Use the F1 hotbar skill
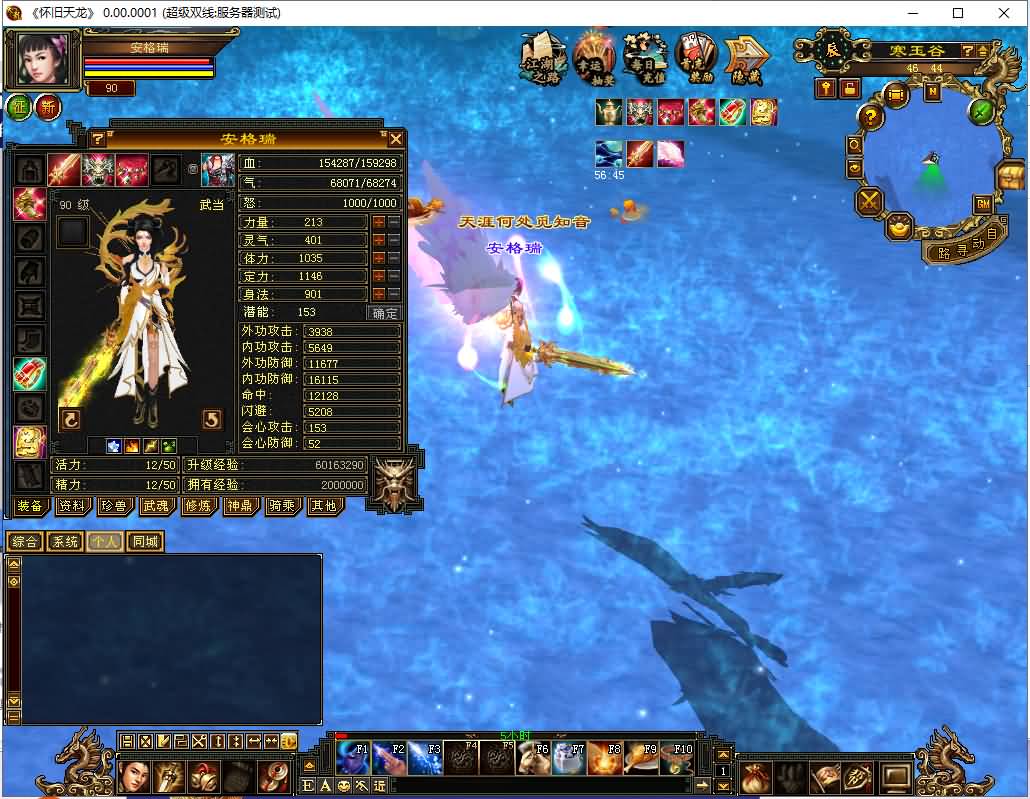1030x799 pixels. click(x=353, y=759)
